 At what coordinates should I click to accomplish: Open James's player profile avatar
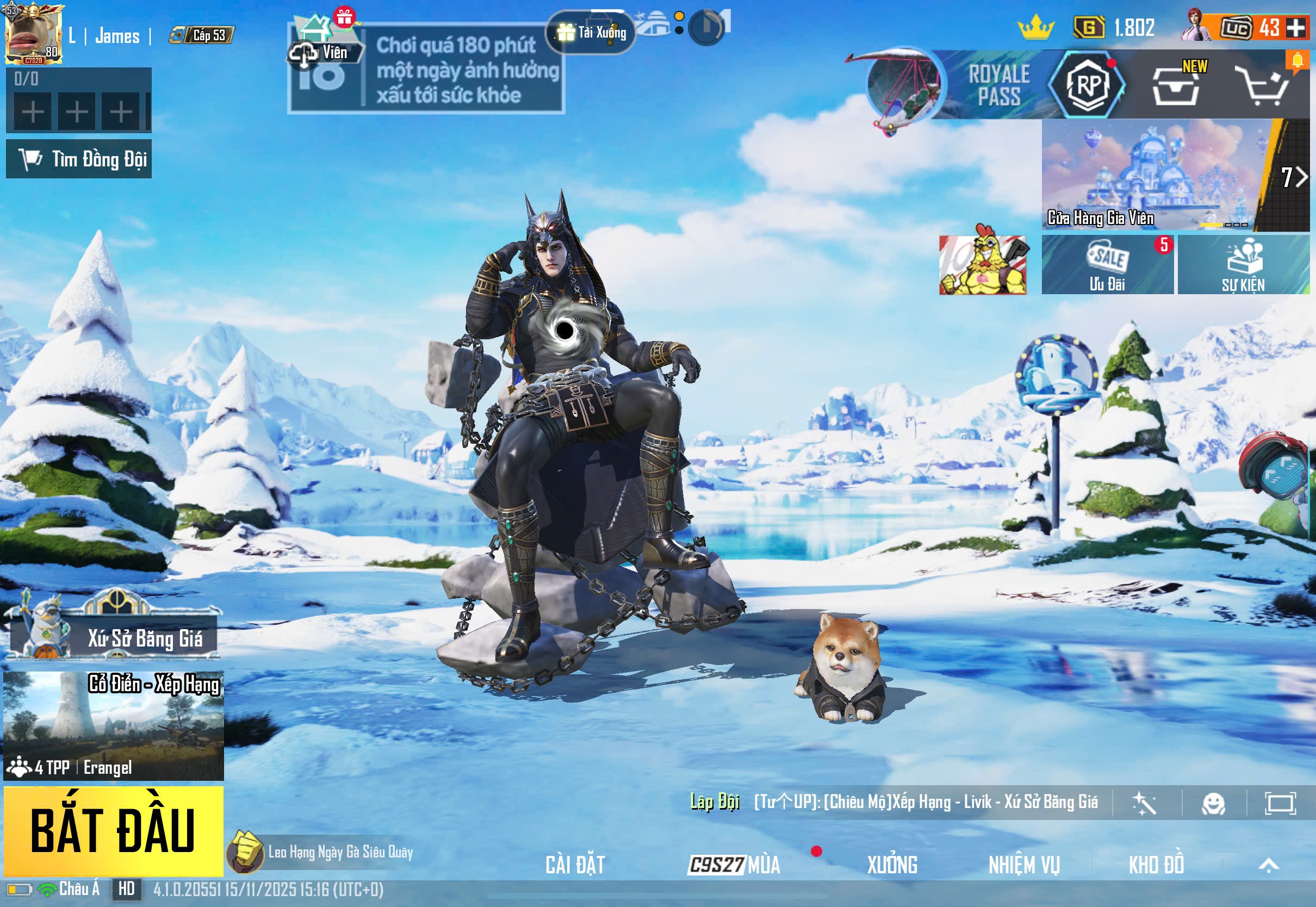pos(33,34)
